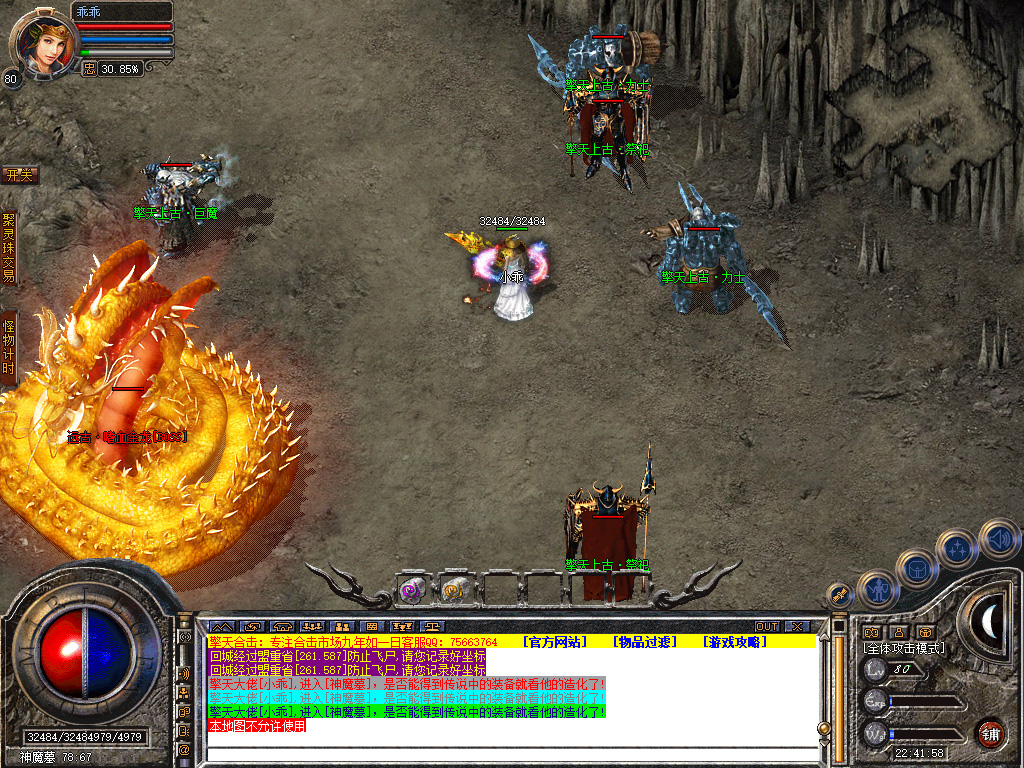The image size is (1024, 768).
Task: Select the hero portrait of 乖乖
Action: tap(42, 41)
